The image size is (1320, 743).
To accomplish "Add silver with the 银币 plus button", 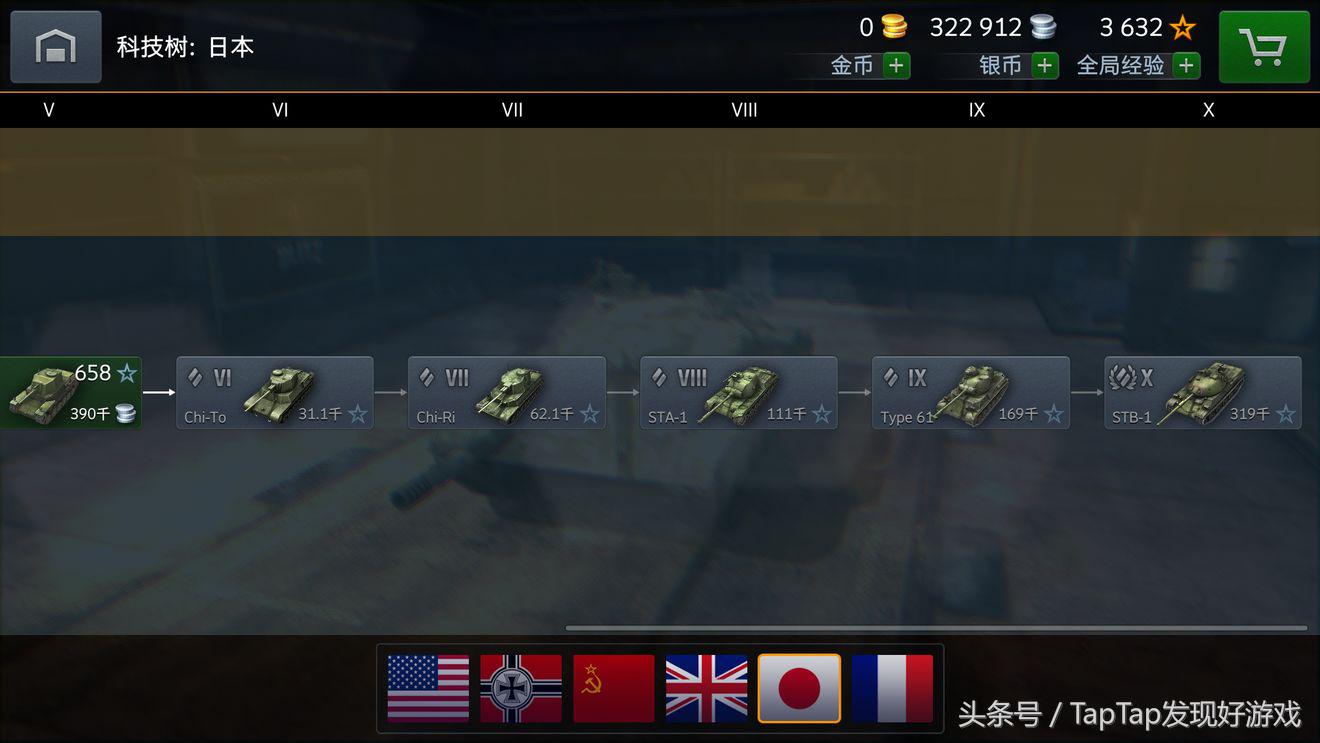I will [x=1045, y=66].
